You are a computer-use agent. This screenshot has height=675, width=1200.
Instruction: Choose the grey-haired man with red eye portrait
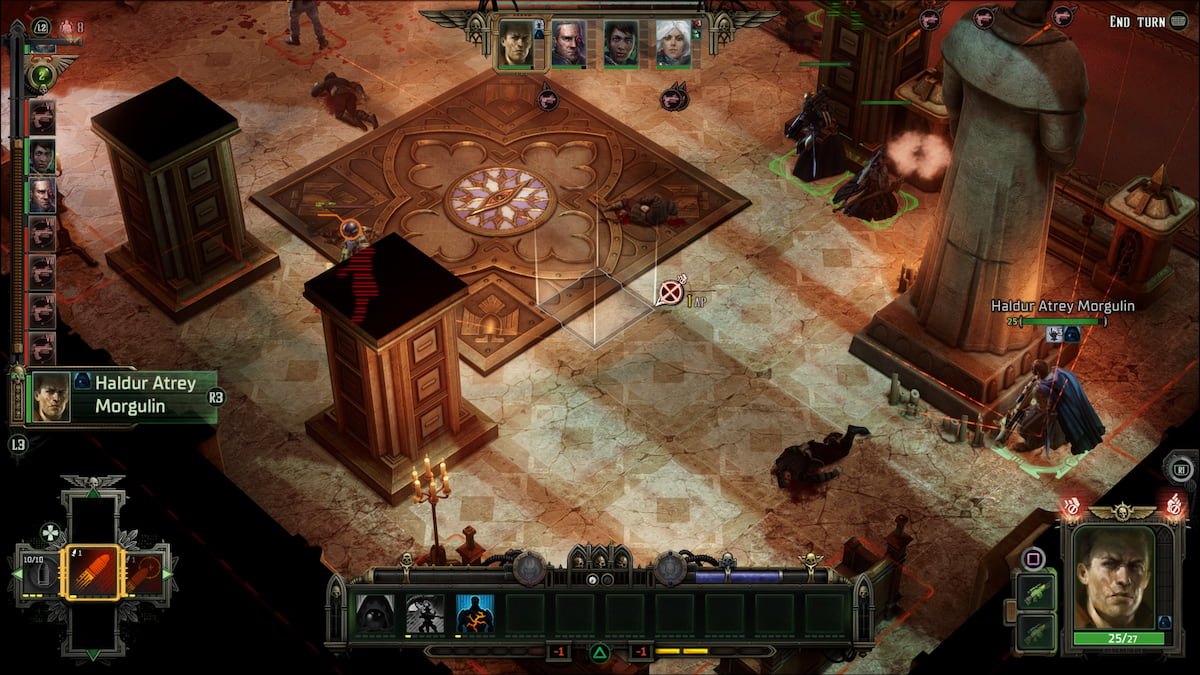pos(568,44)
